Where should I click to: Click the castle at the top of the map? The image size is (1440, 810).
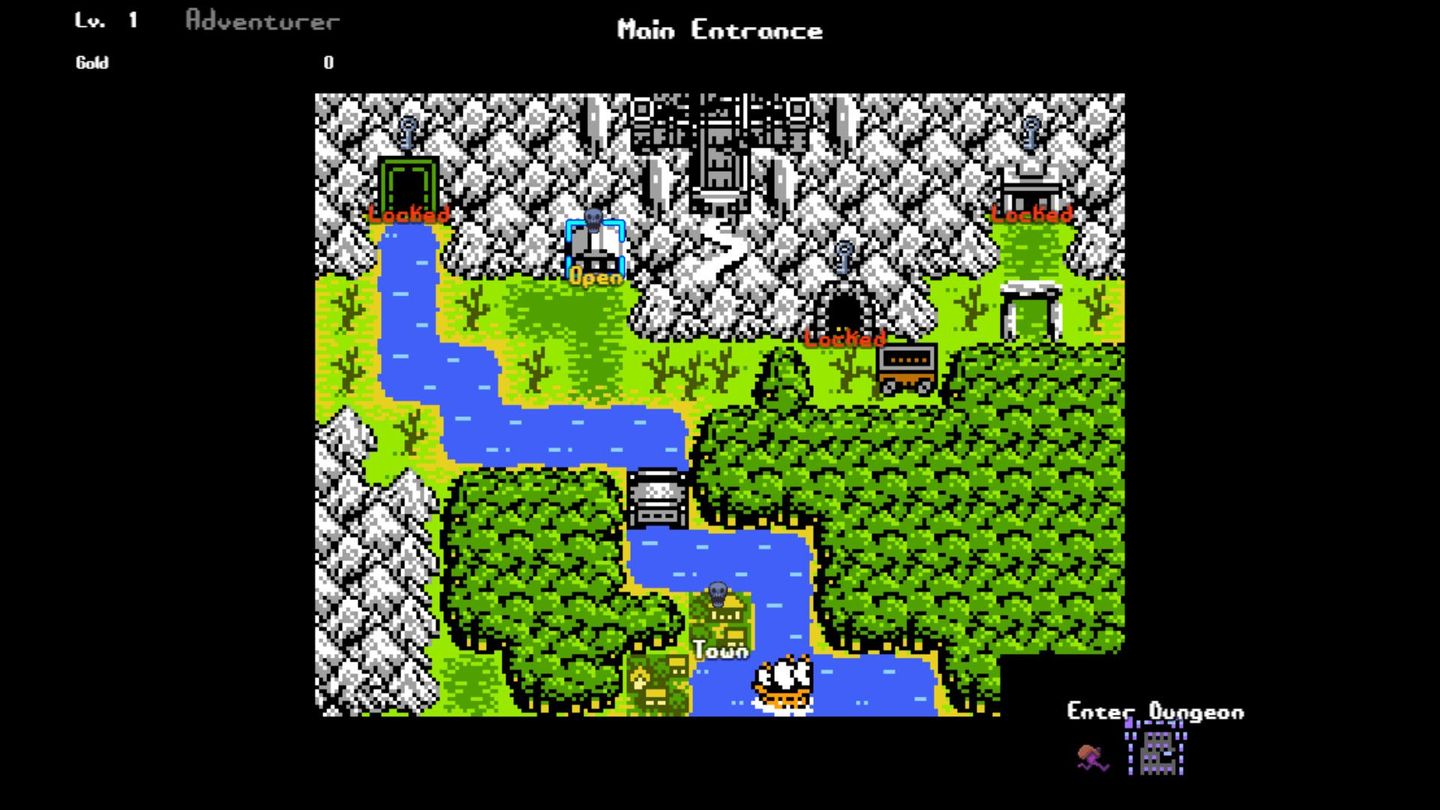click(720, 150)
